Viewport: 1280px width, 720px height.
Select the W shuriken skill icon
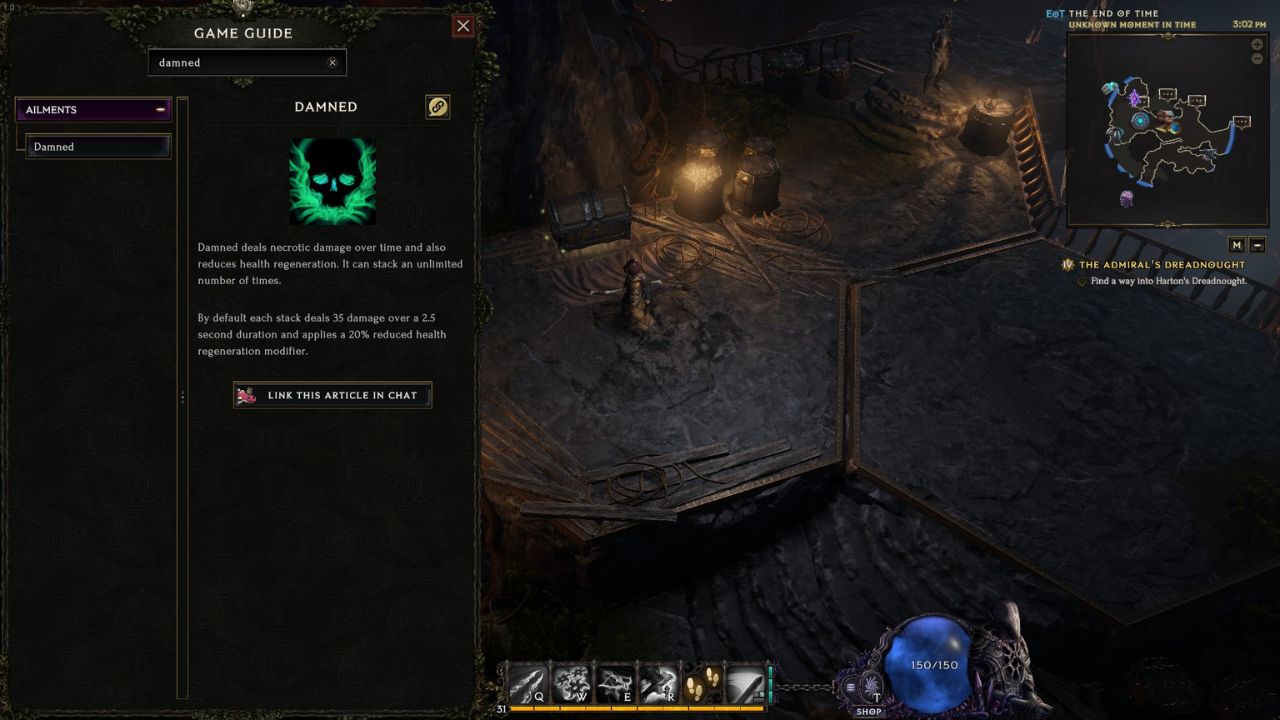tap(570, 682)
